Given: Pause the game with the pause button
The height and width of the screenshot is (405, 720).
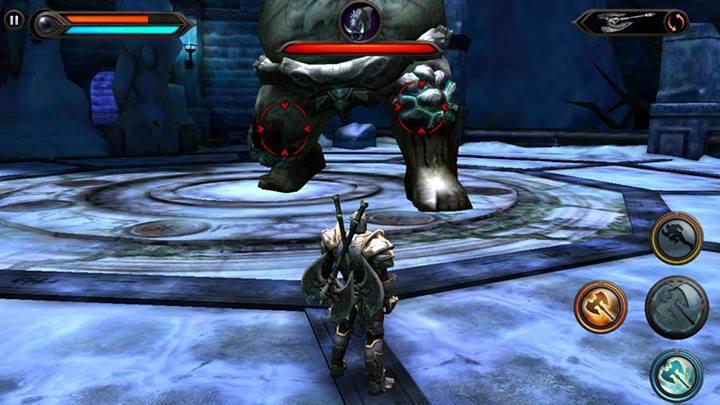Looking at the screenshot, I should 14,18.
